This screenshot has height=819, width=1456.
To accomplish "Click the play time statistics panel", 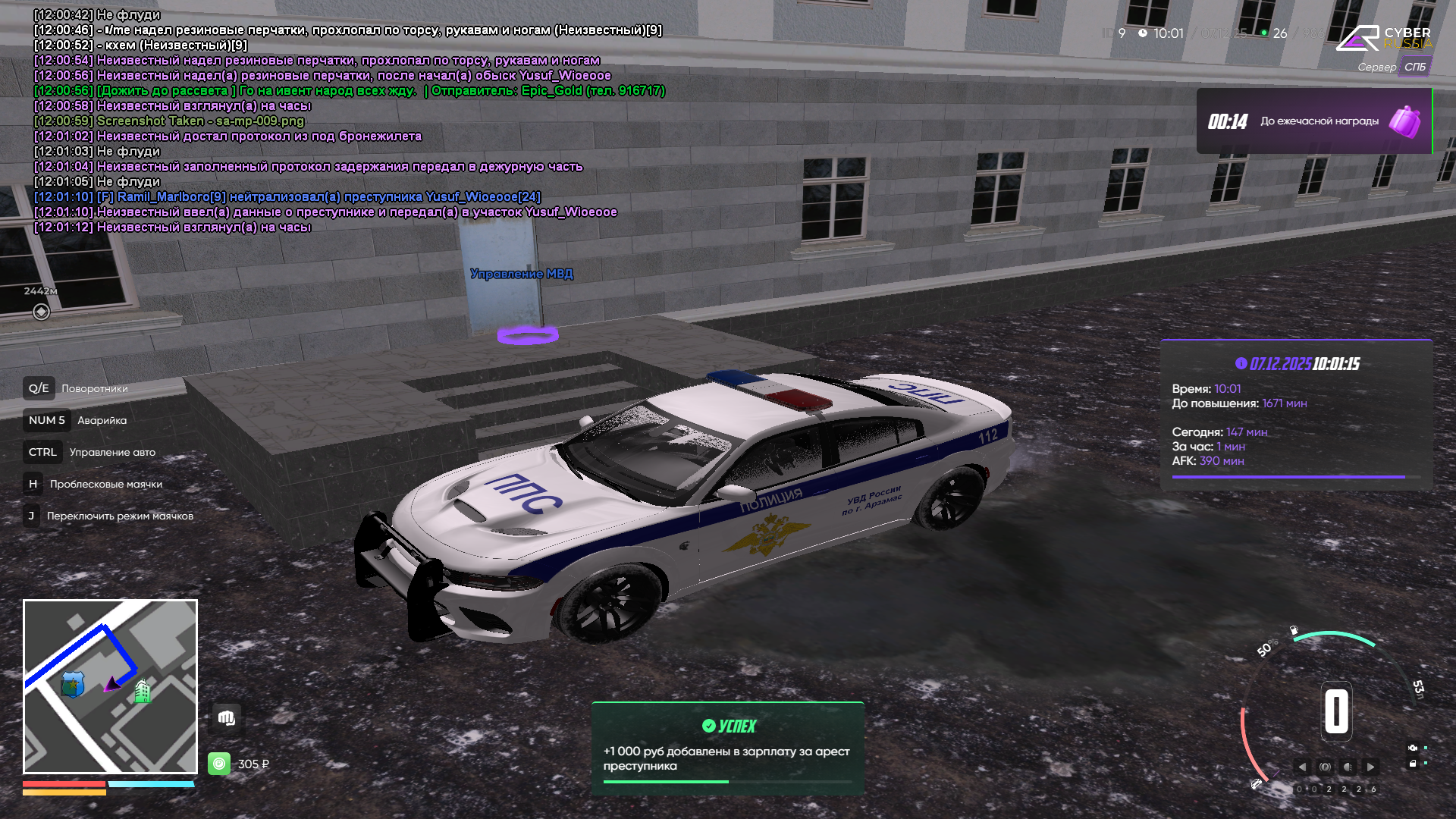I will 1295,415.
